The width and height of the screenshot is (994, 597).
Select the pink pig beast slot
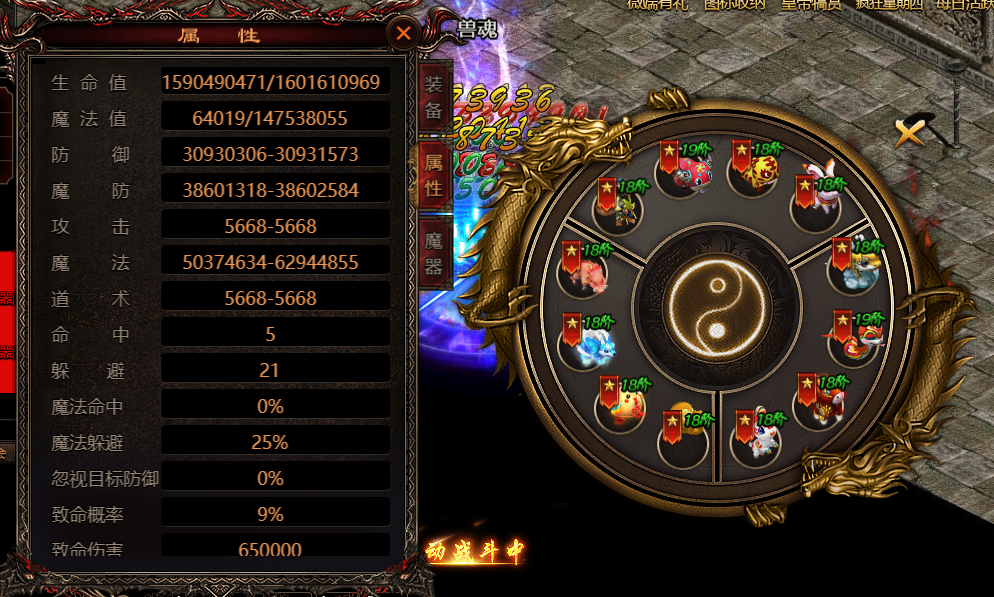point(585,271)
